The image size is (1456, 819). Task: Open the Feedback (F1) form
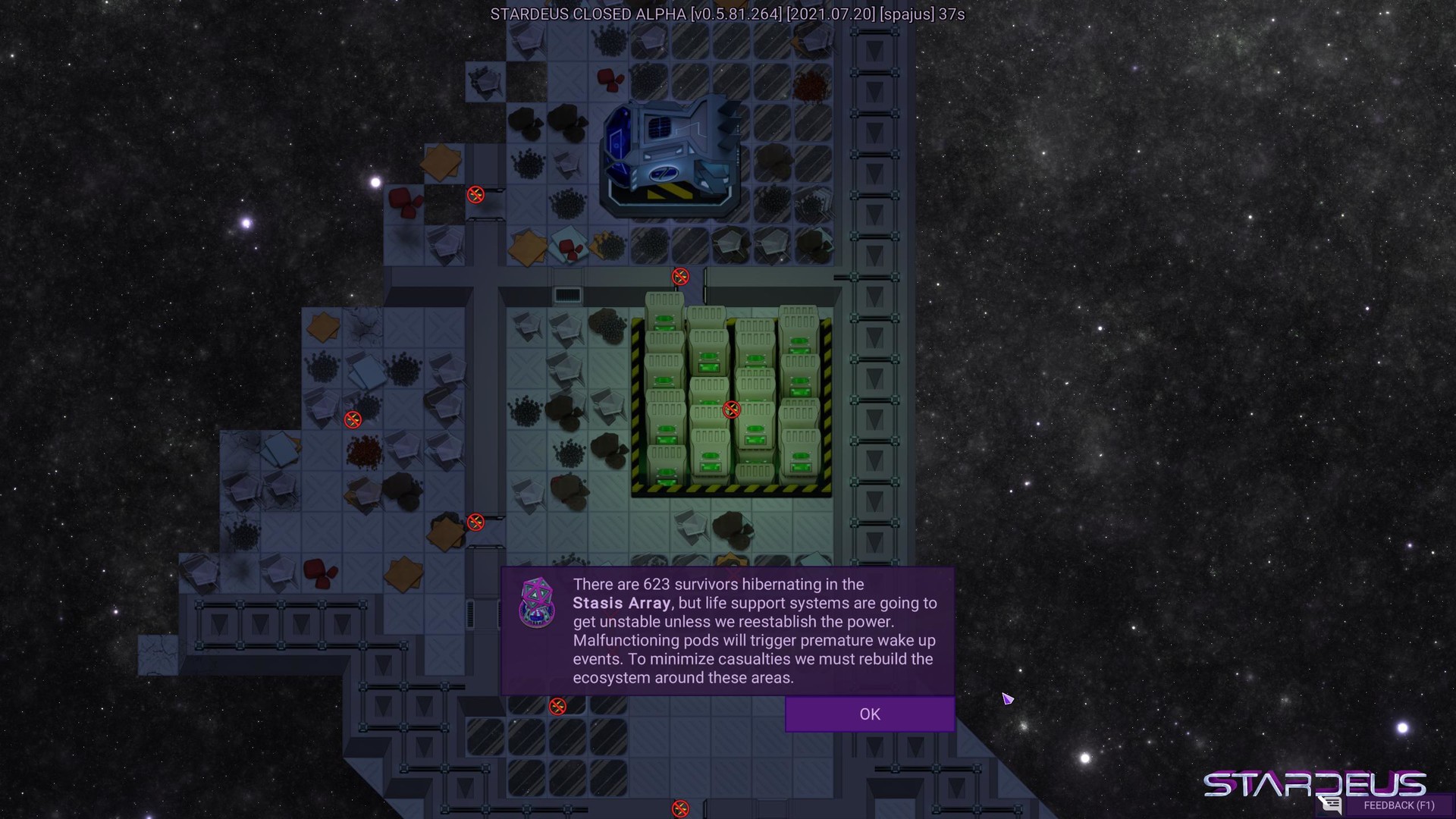point(1398,805)
